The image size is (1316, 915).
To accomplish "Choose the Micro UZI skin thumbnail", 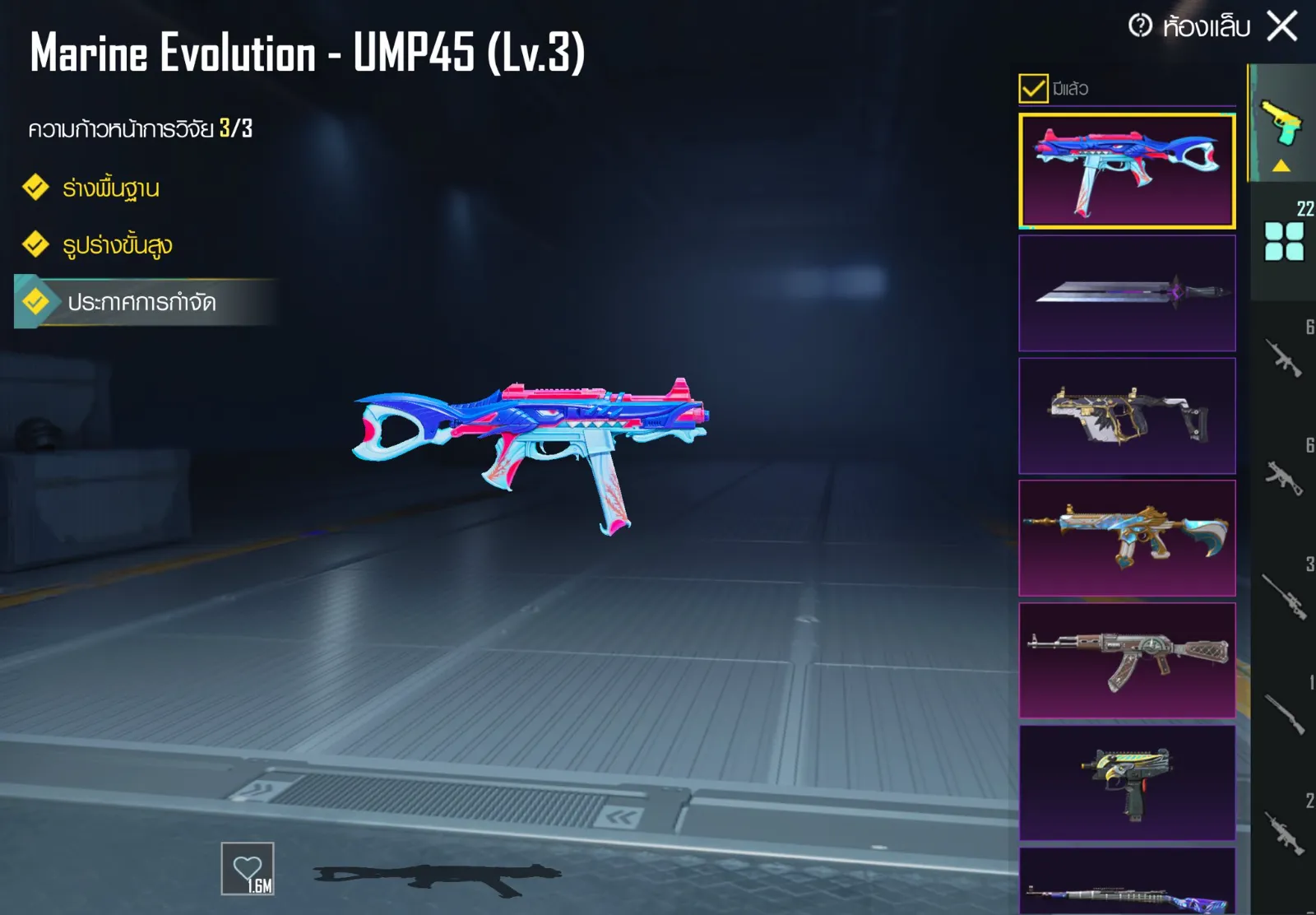I will pos(1127,783).
